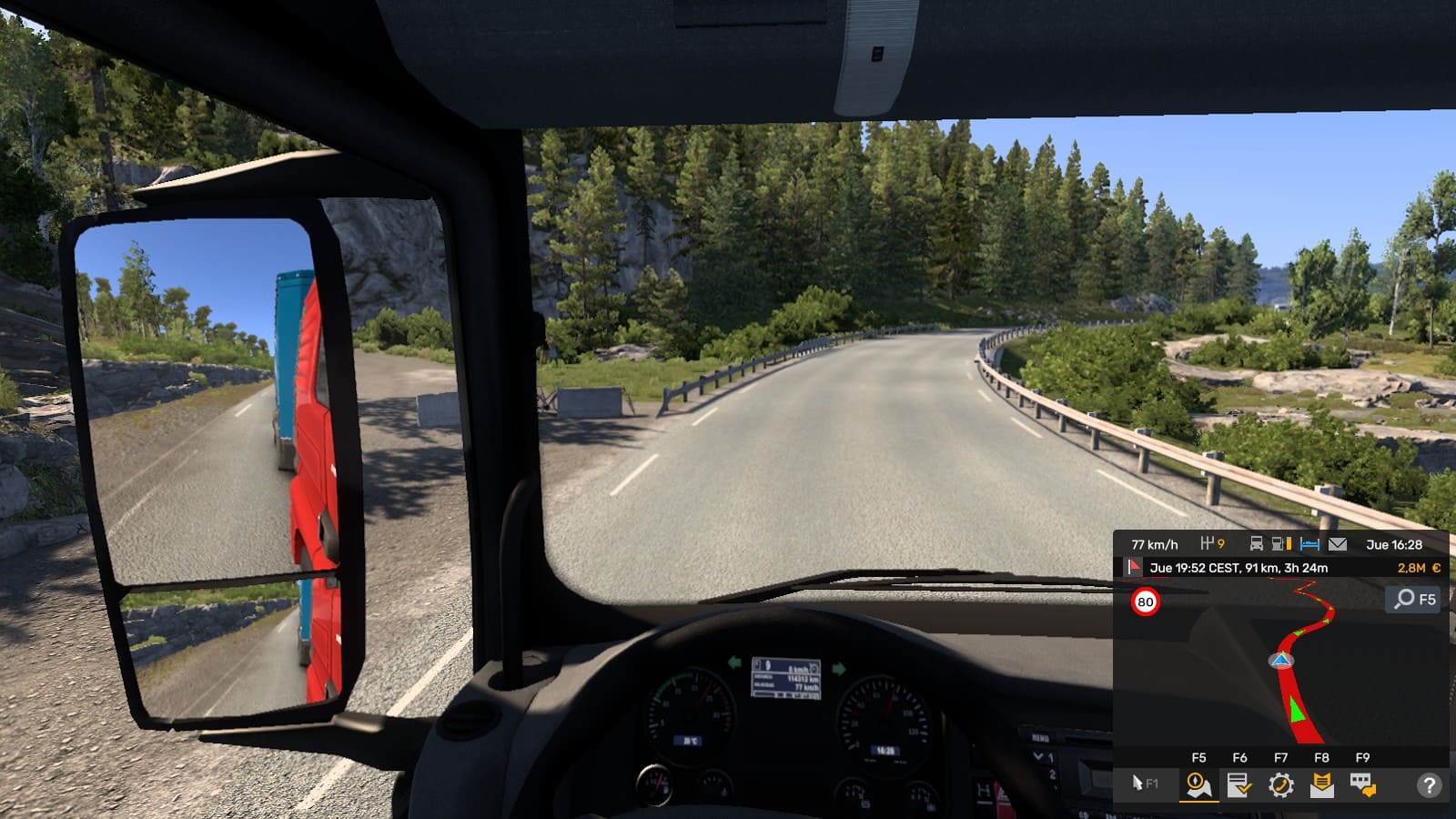Click the question mark help button

click(1429, 784)
